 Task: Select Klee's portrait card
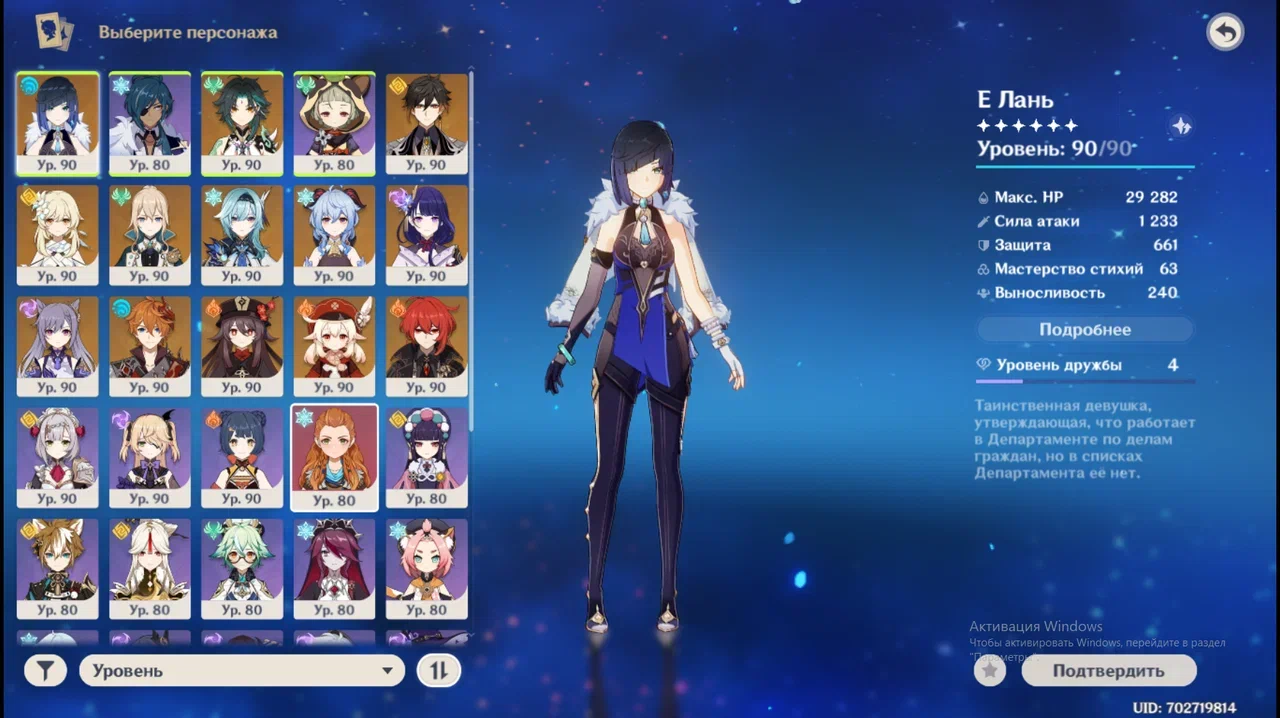[334, 345]
